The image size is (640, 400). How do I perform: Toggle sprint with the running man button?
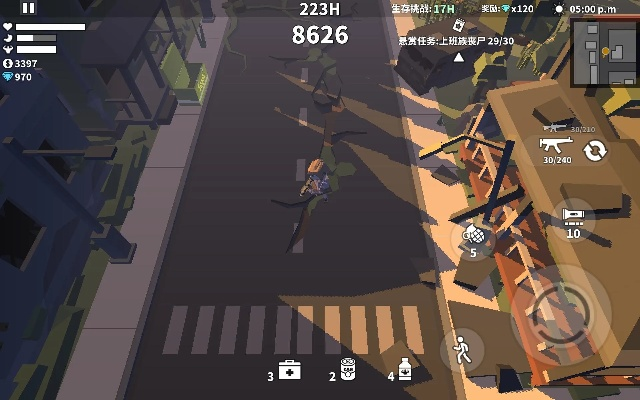coord(461,350)
